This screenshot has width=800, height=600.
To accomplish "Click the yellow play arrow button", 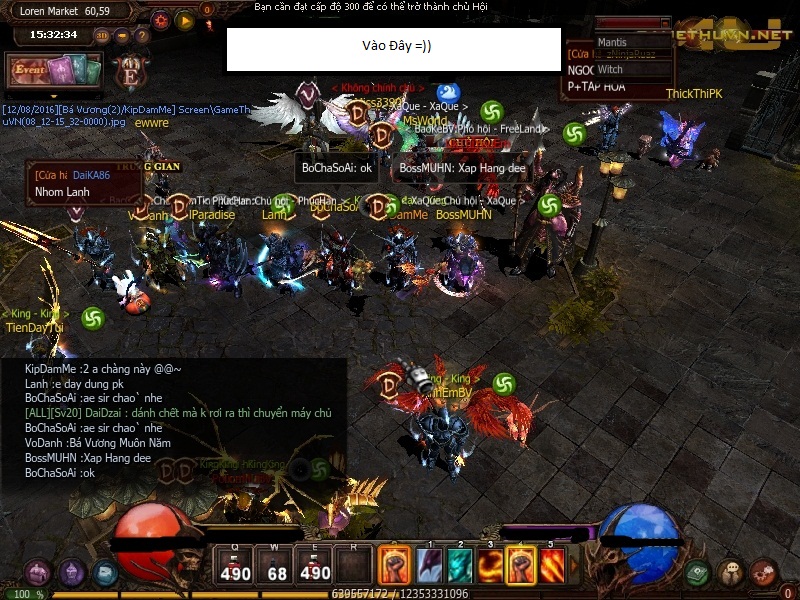I will click(x=184, y=19).
